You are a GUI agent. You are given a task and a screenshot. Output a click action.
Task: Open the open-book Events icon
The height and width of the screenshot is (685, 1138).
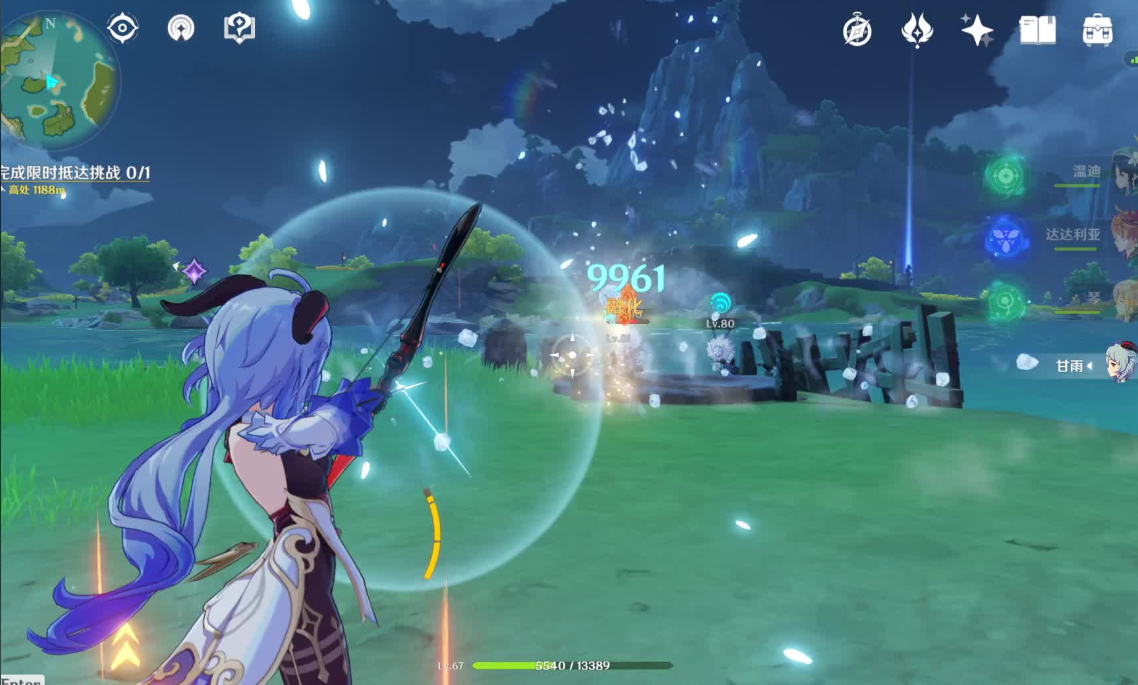coord(1038,31)
